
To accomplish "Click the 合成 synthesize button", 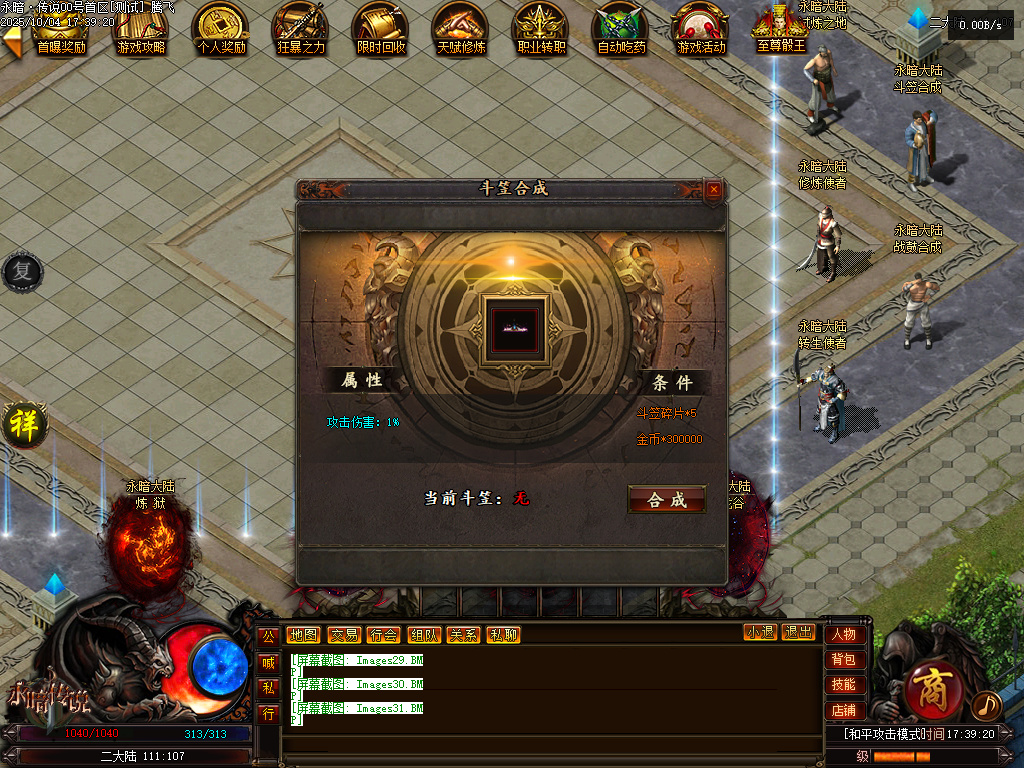I will pos(667,500).
